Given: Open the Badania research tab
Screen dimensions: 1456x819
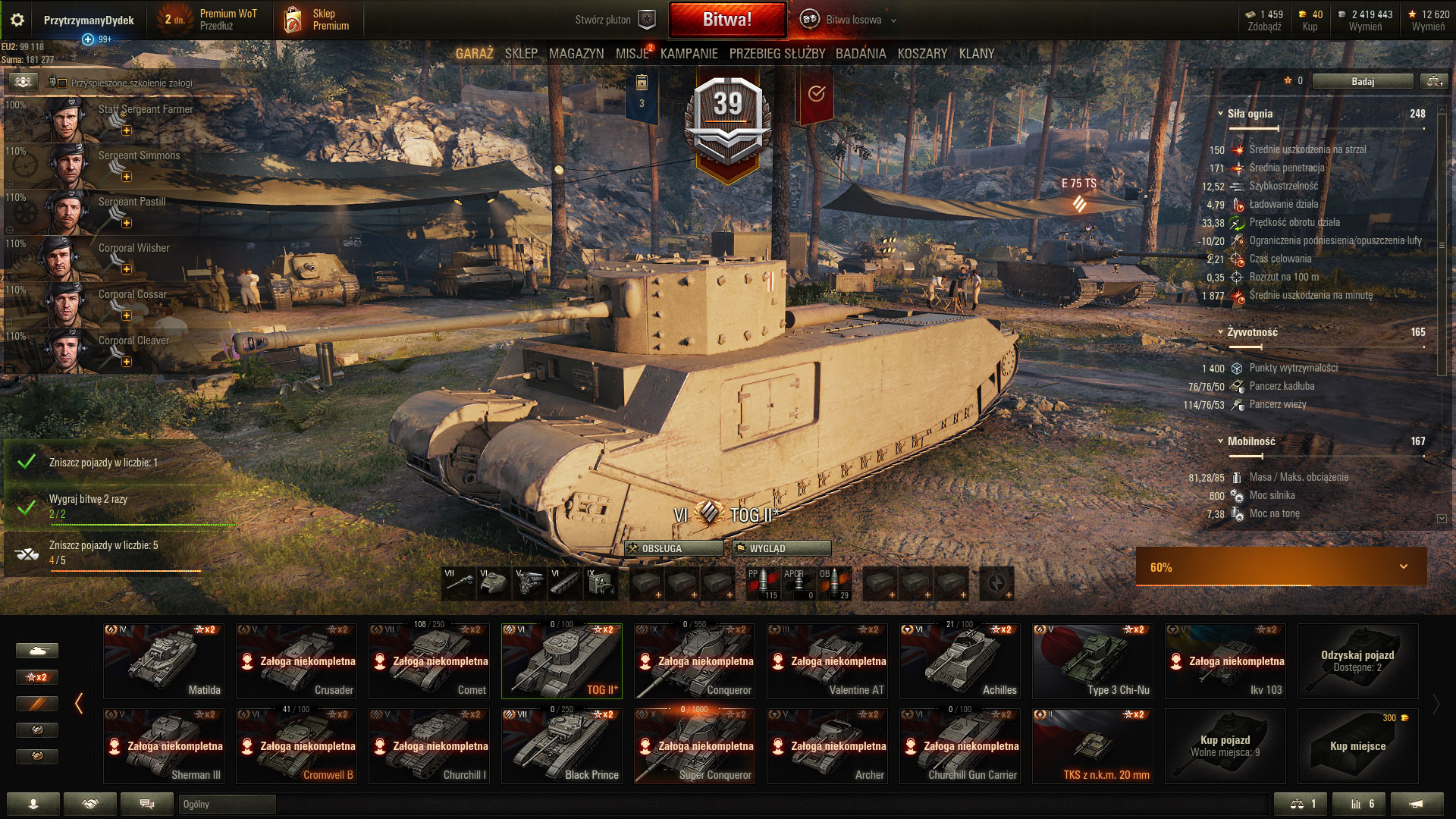Looking at the screenshot, I should click(861, 54).
